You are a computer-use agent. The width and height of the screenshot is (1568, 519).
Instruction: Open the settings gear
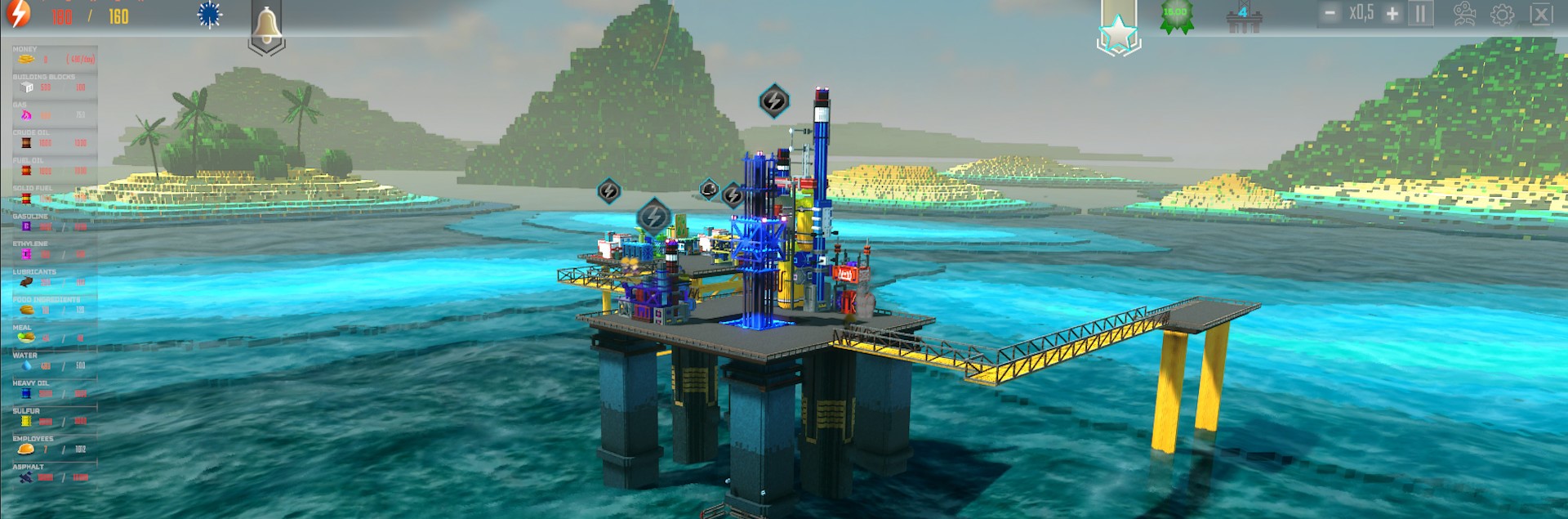point(1502,15)
